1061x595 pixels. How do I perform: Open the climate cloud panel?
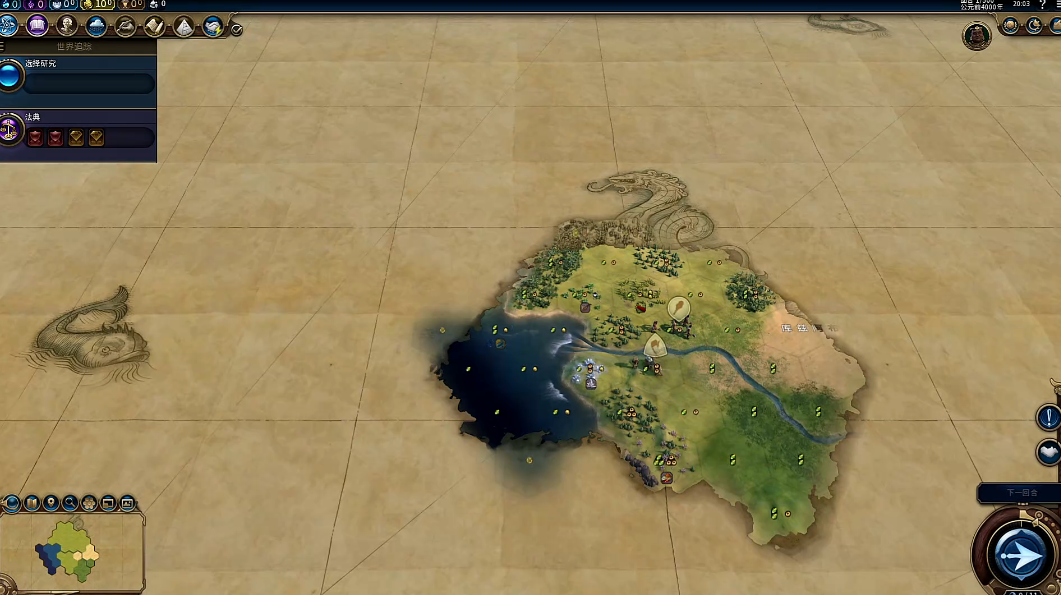click(x=96, y=25)
